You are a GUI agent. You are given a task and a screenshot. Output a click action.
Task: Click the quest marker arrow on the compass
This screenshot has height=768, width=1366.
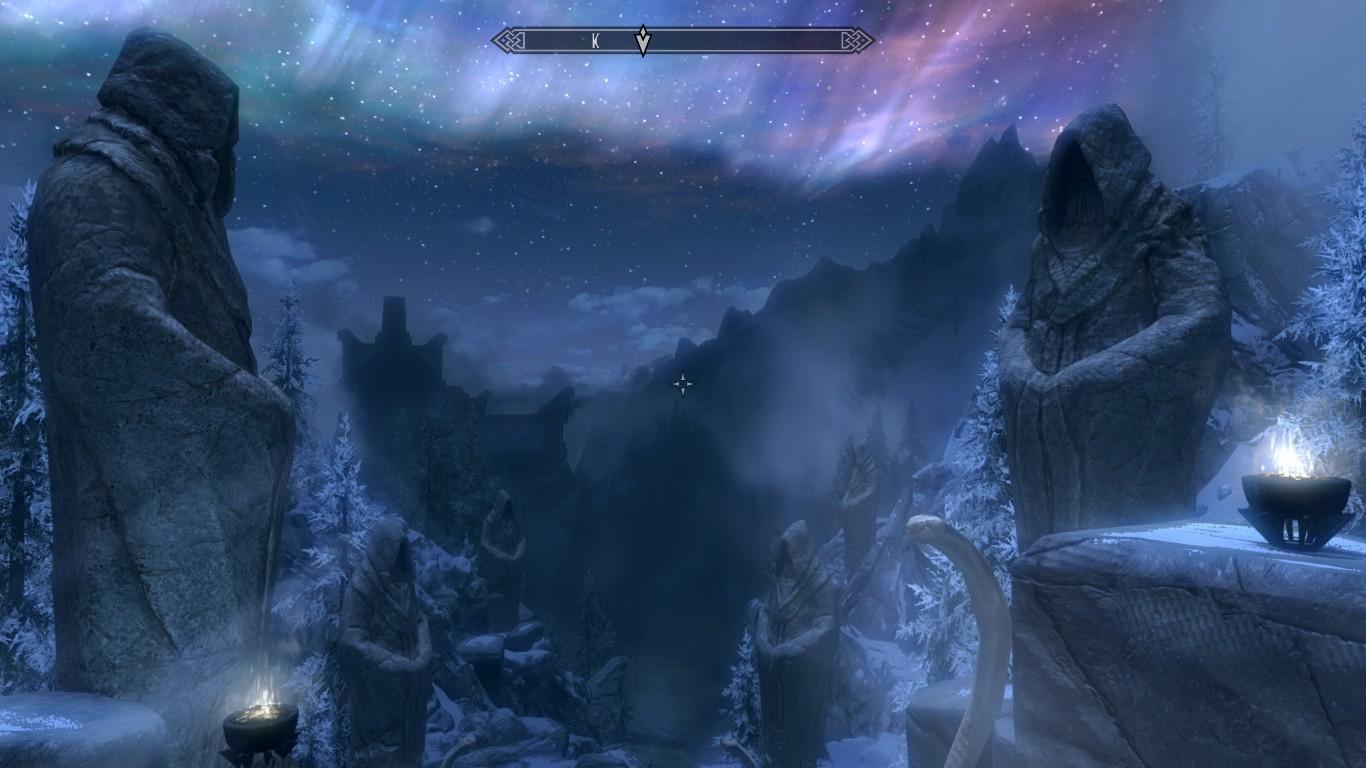coord(643,40)
